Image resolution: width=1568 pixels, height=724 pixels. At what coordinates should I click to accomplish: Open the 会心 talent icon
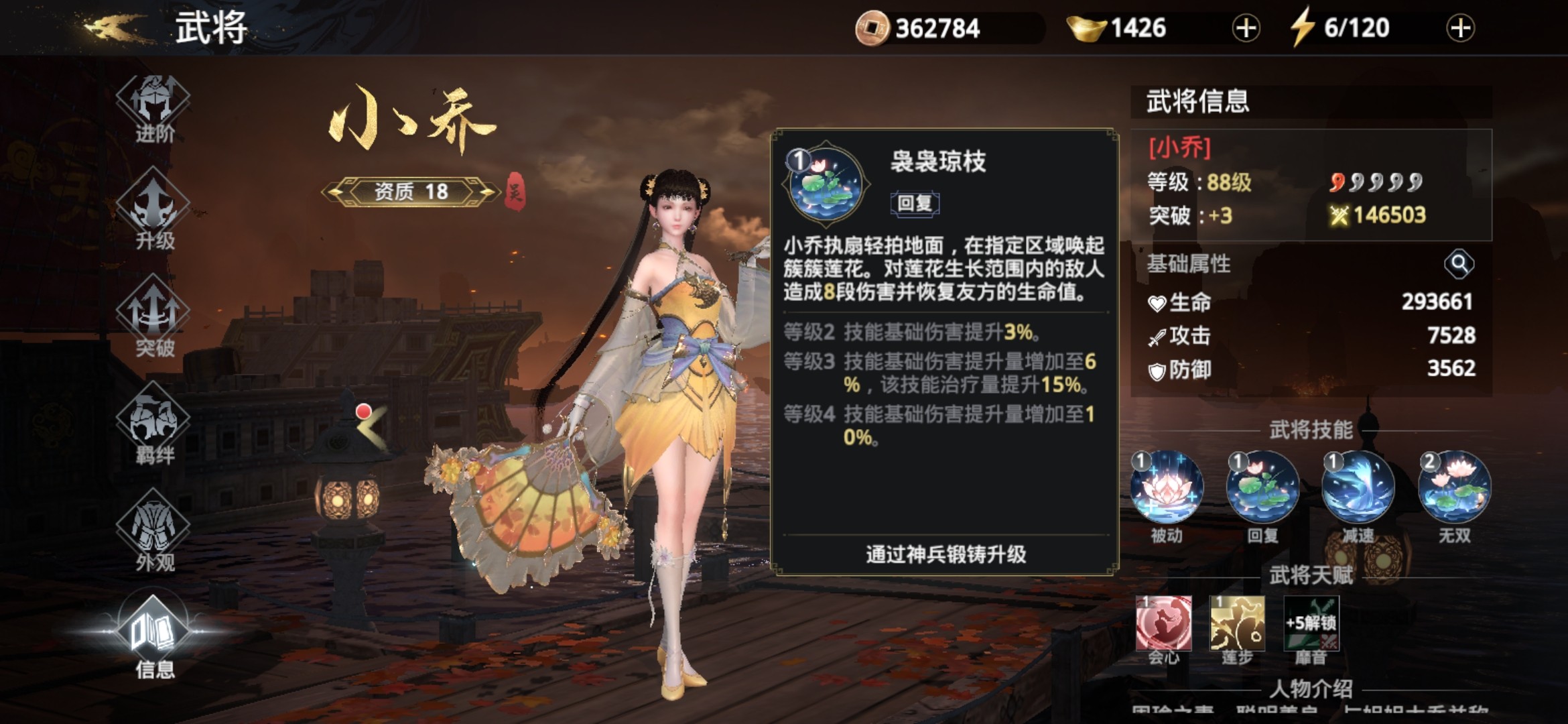click(1164, 623)
